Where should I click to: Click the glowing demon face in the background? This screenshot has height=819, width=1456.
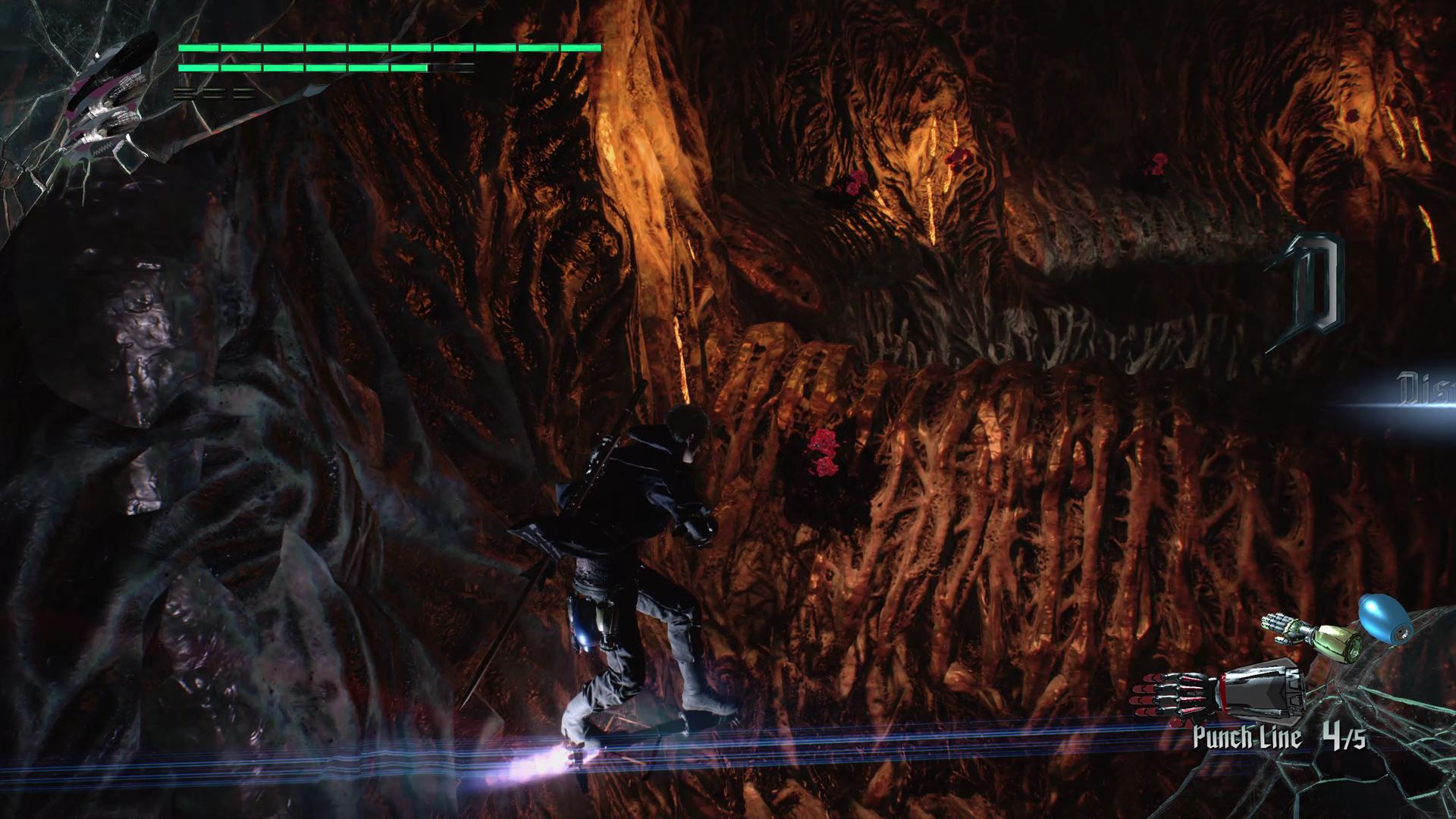(x=933, y=174)
